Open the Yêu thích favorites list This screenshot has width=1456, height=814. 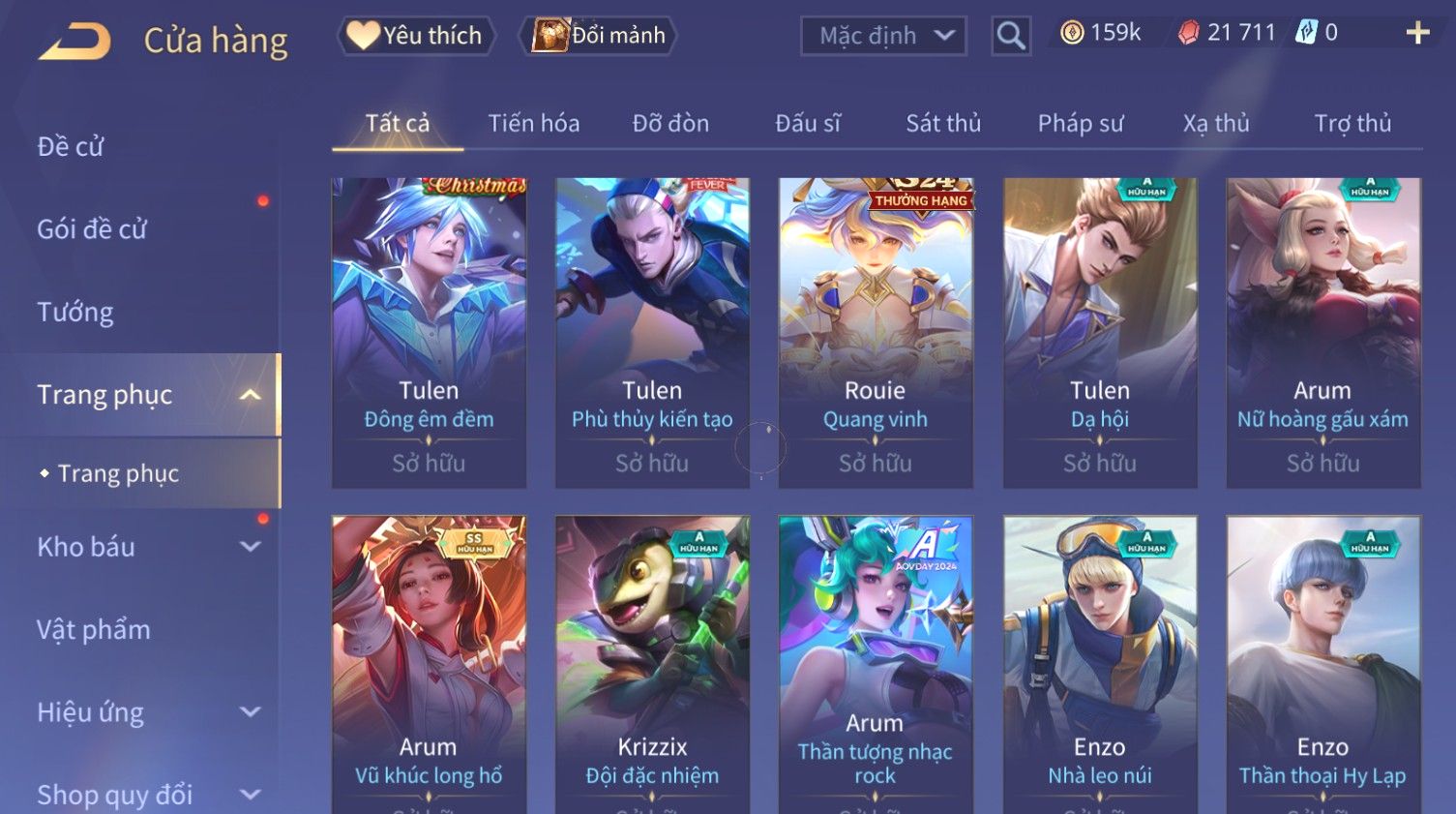(416, 36)
